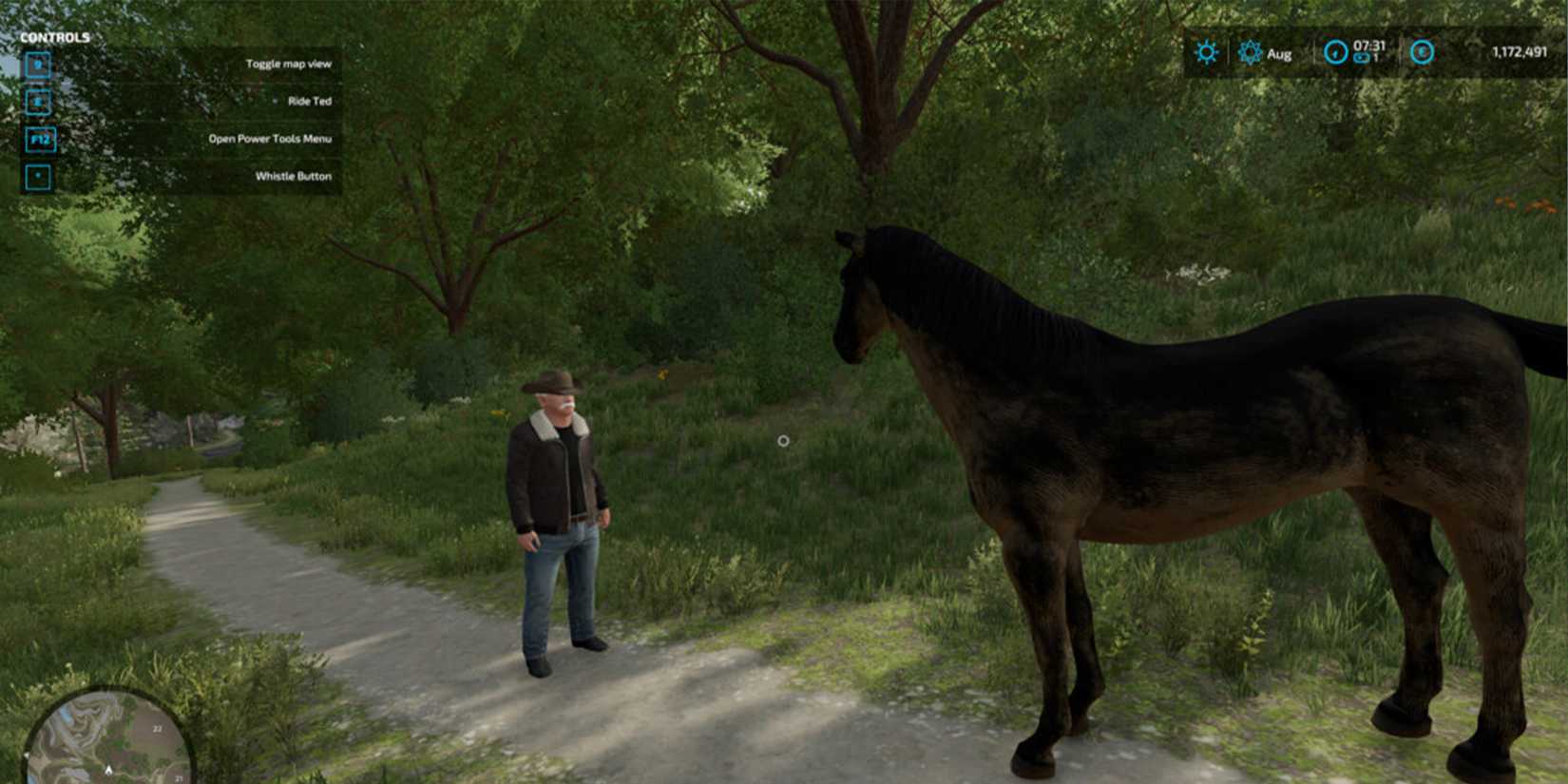
Task: Click the clock icon showing 07:31
Action: pyautogui.click(x=1336, y=52)
